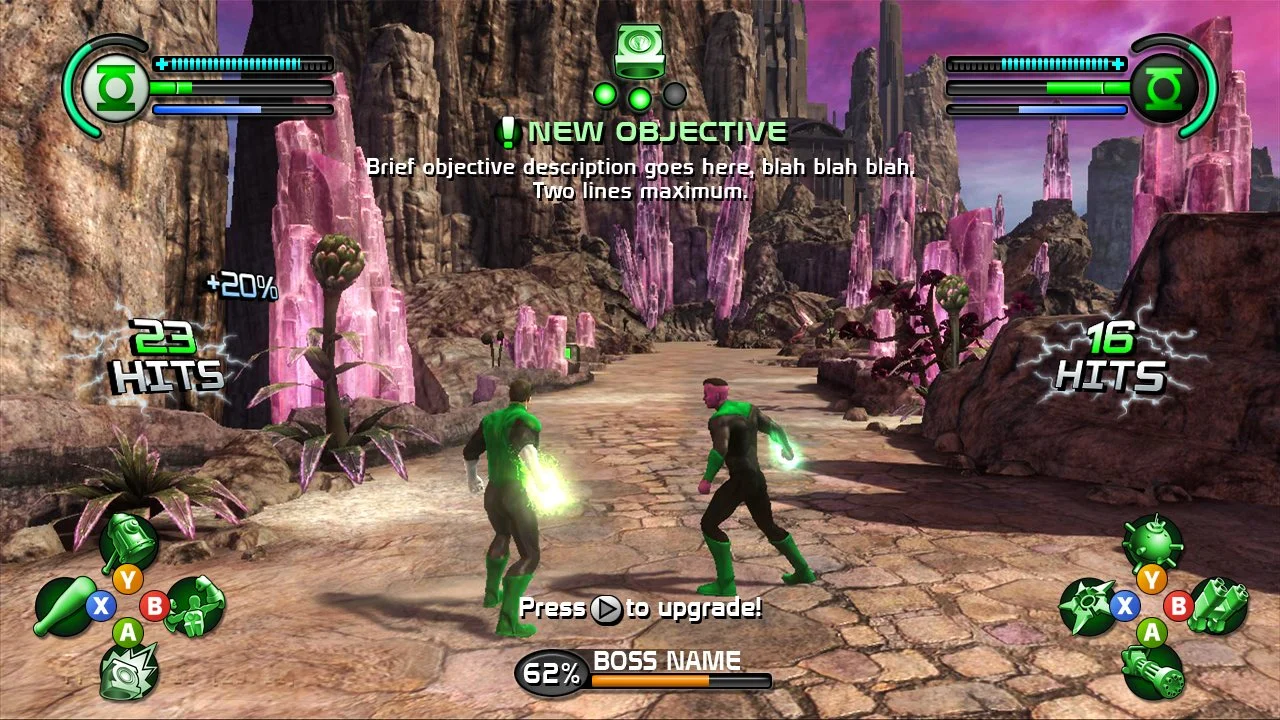Use the baseball bat construct
Screen dimensions: 1280x720
[65, 607]
